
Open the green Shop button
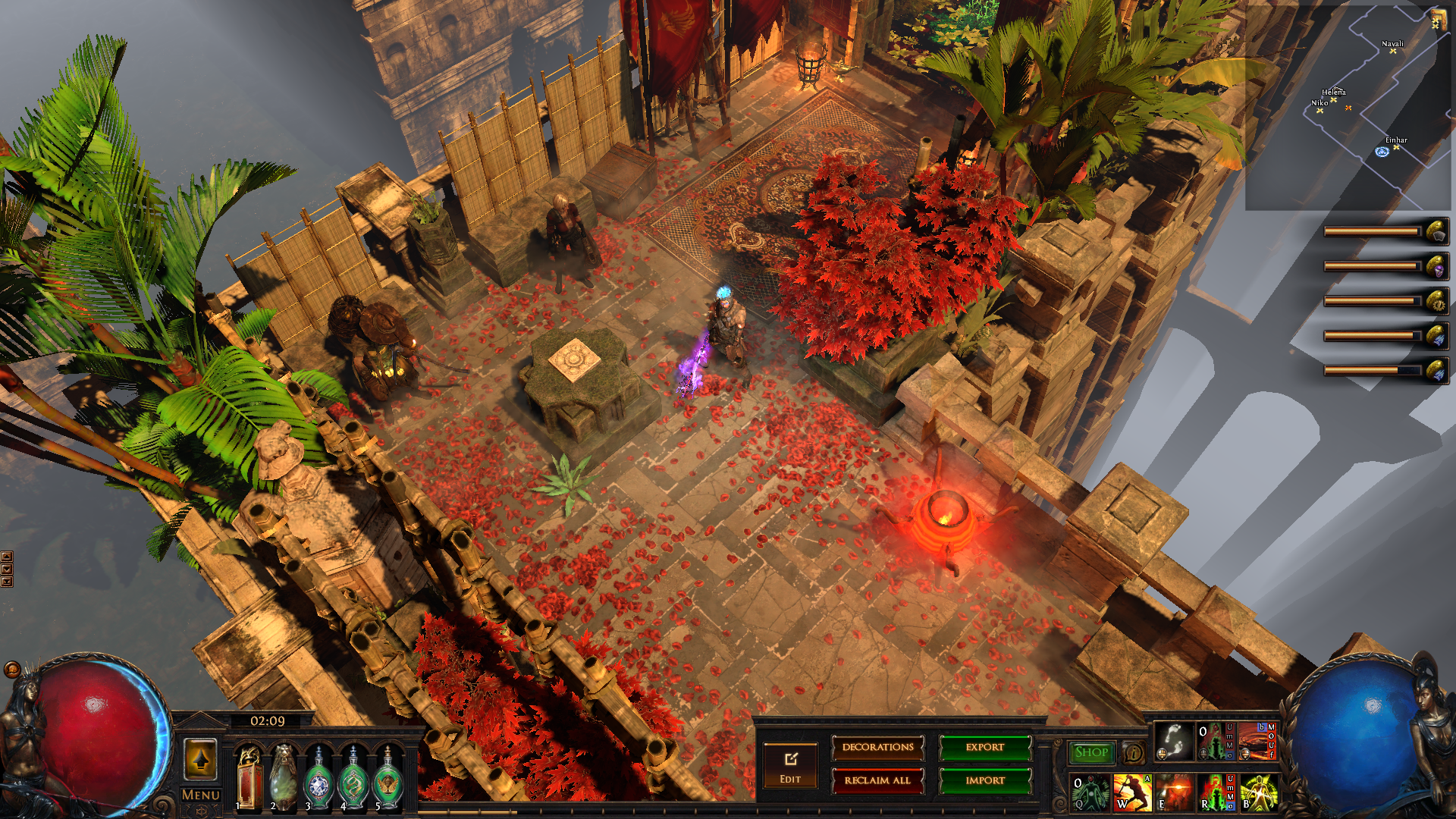point(1091,752)
